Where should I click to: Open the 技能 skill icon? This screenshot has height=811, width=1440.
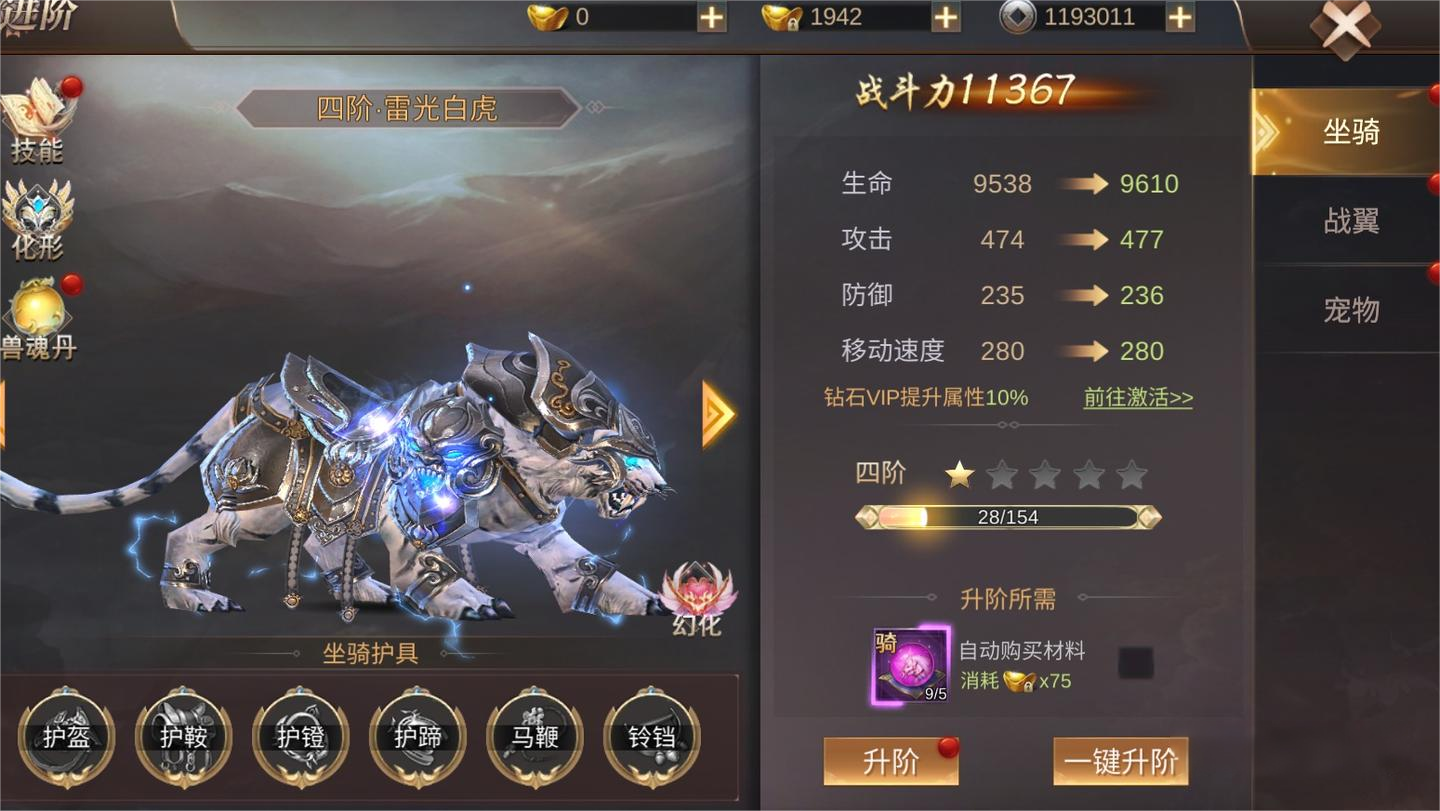[x=38, y=122]
